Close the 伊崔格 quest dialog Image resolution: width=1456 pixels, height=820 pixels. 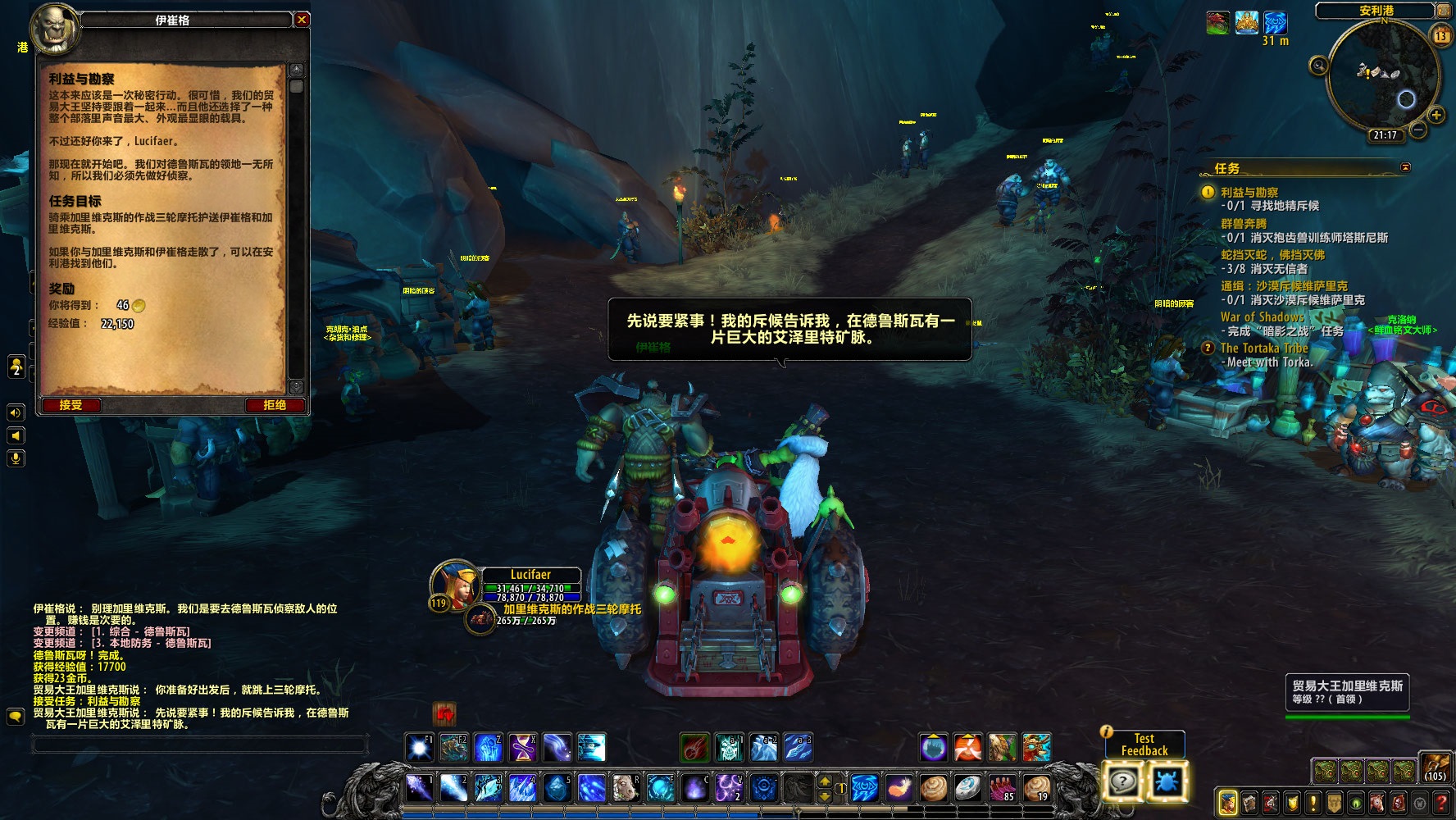[x=302, y=20]
